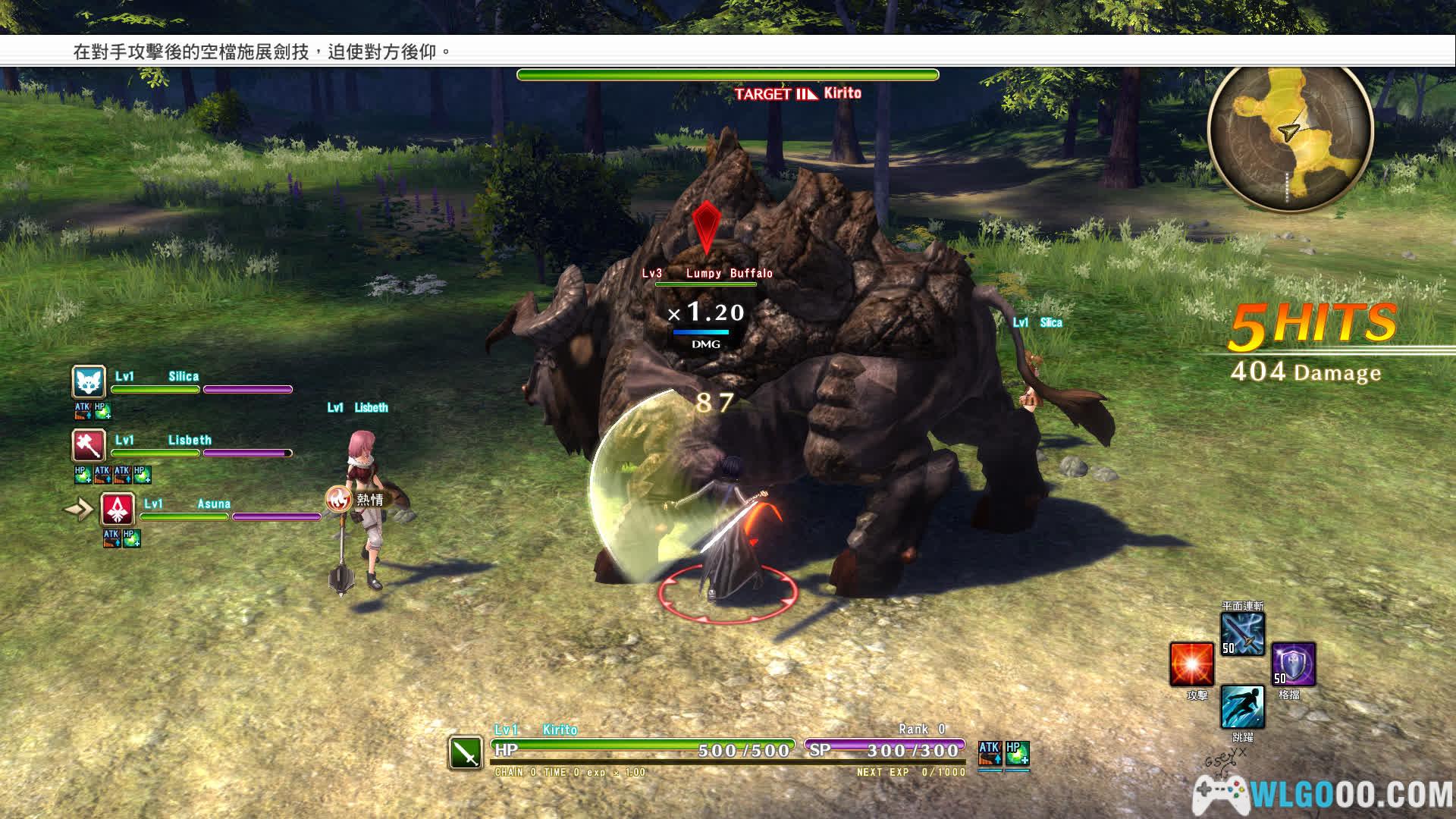
Task: Activate the 平面連斬 sword skill icon
Action: click(1242, 634)
